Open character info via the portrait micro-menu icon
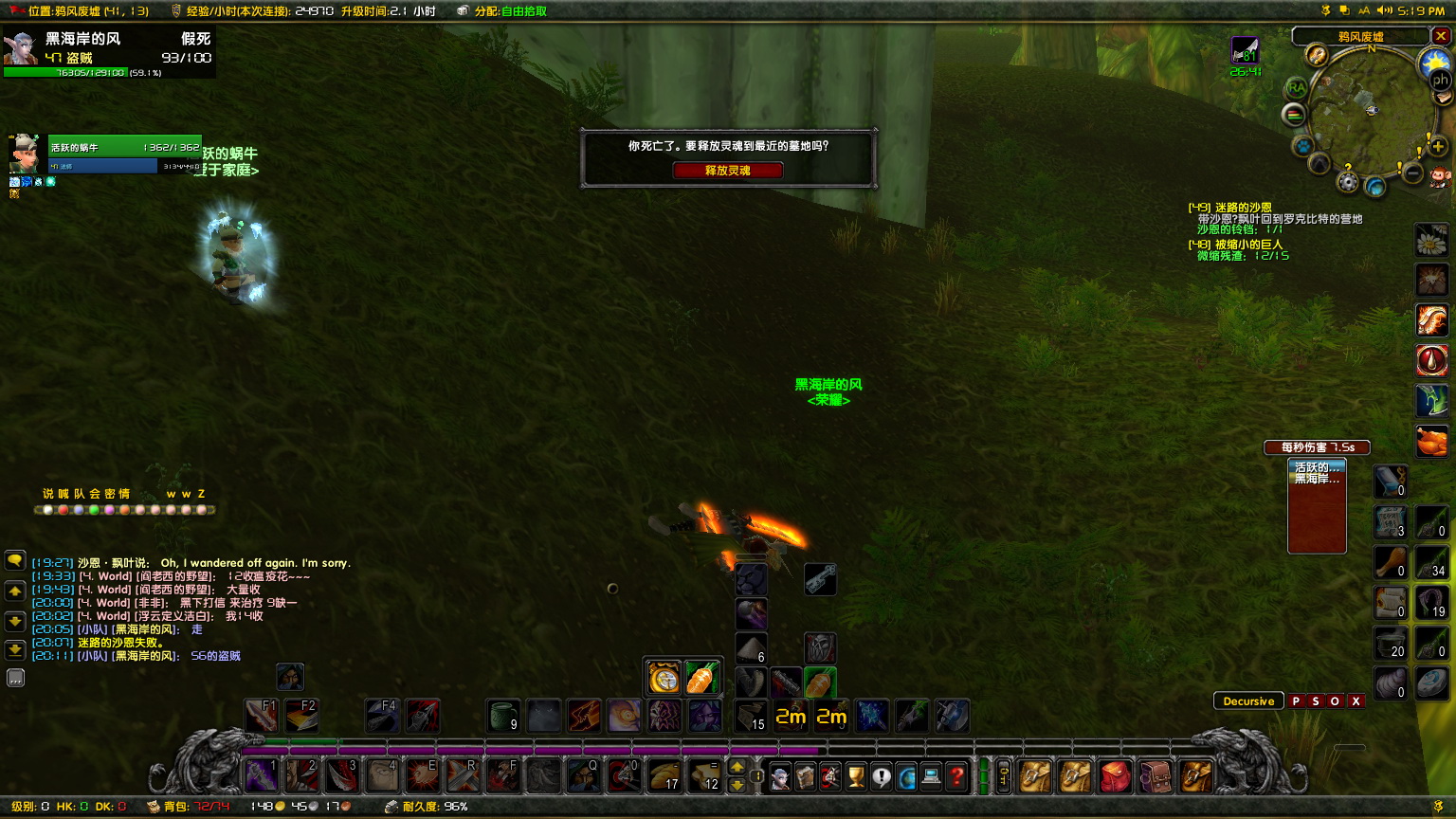Viewport: 1456px width, 819px height. pos(781,776)
